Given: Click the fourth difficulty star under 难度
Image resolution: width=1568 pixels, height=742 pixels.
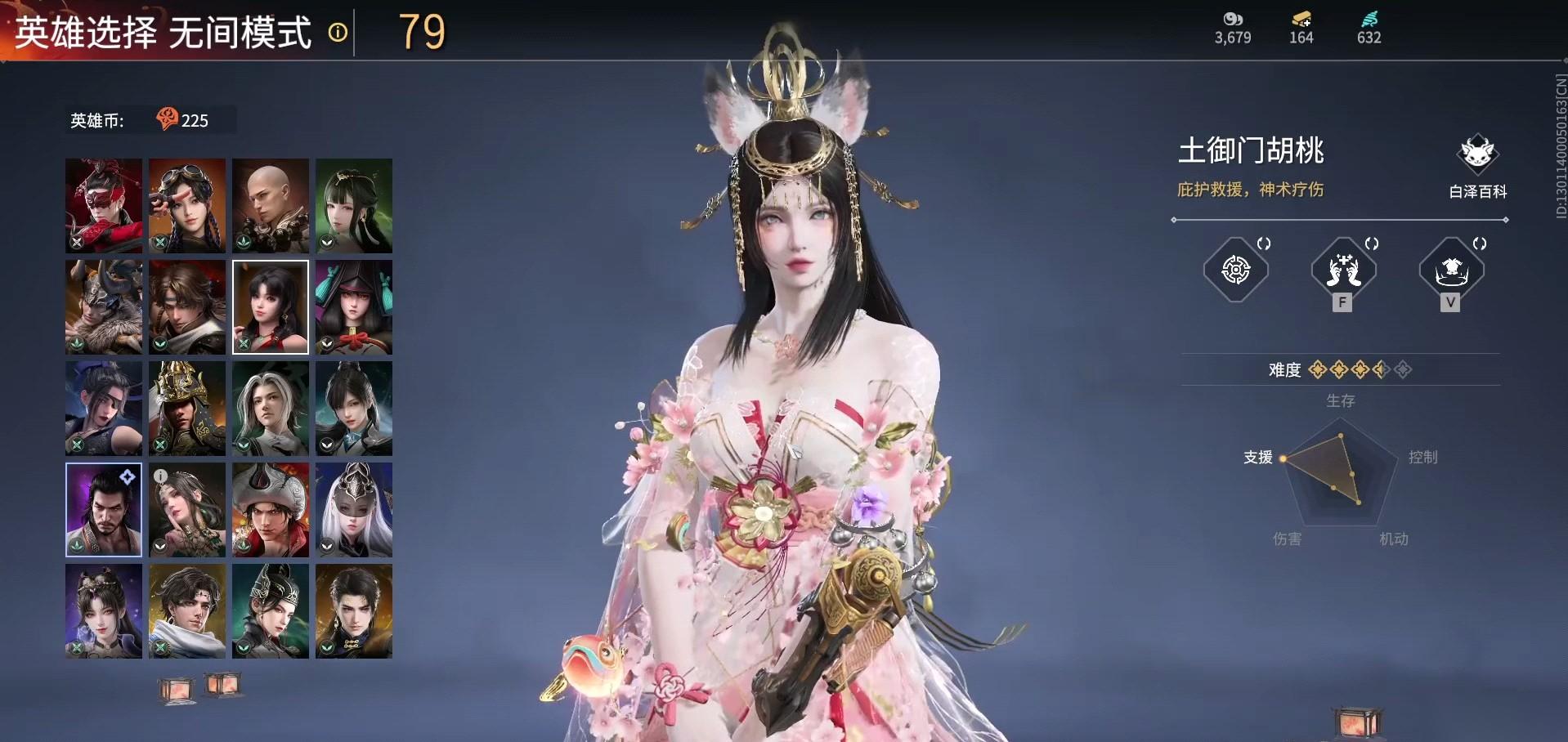Looking at the screenshot, I should pyautogui.click(x=1381, y=369).
